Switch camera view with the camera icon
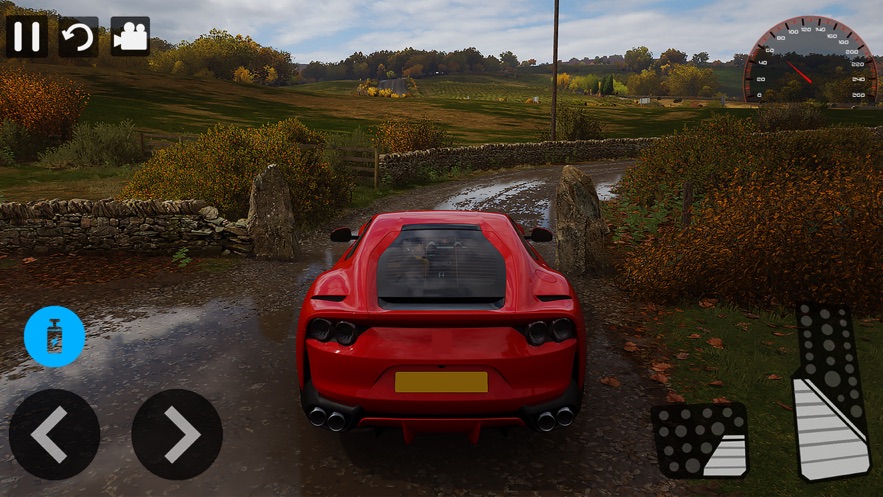The image size is (883, 497). coord(130,36)
